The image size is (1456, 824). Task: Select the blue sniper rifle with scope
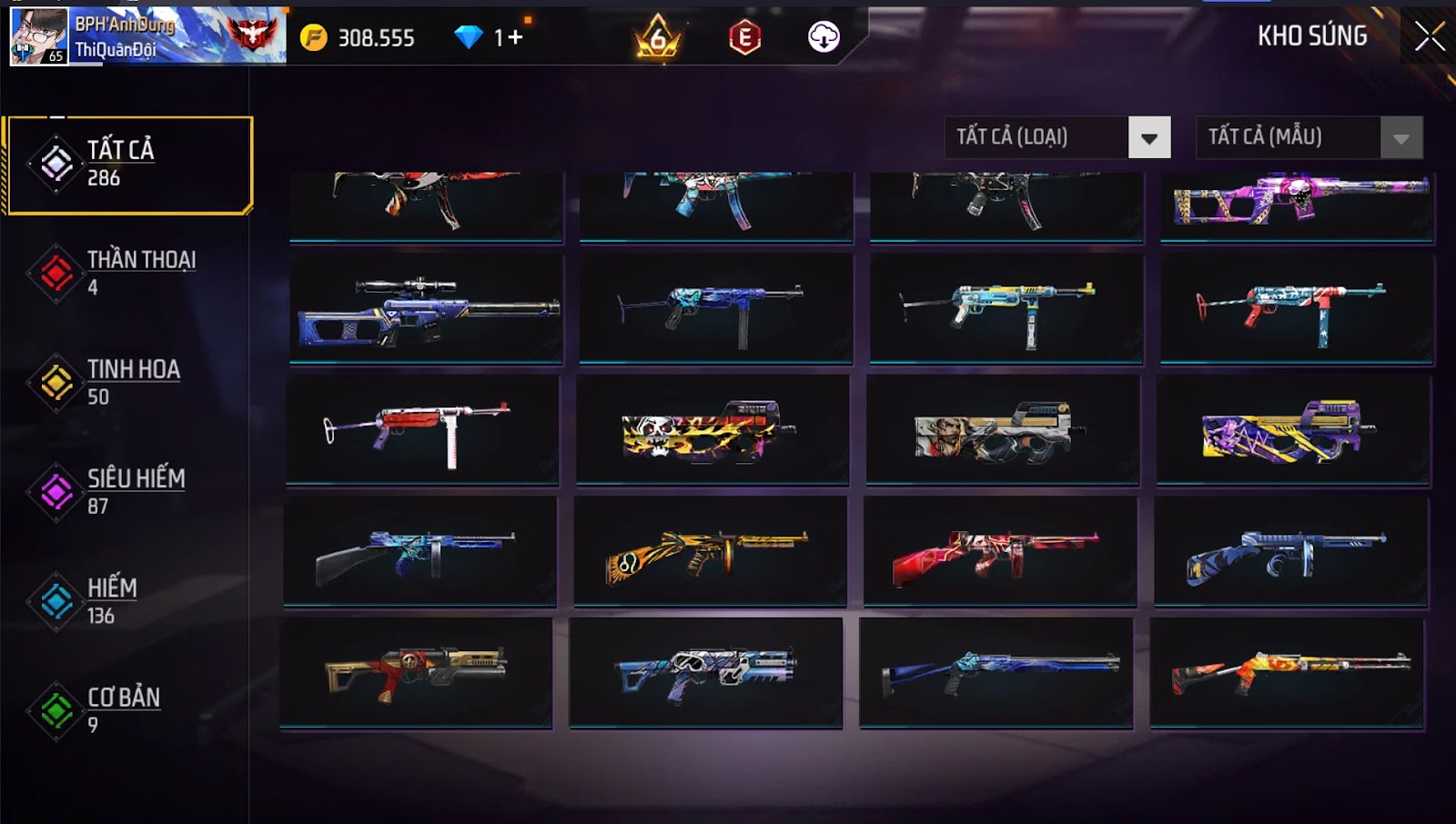426,309
